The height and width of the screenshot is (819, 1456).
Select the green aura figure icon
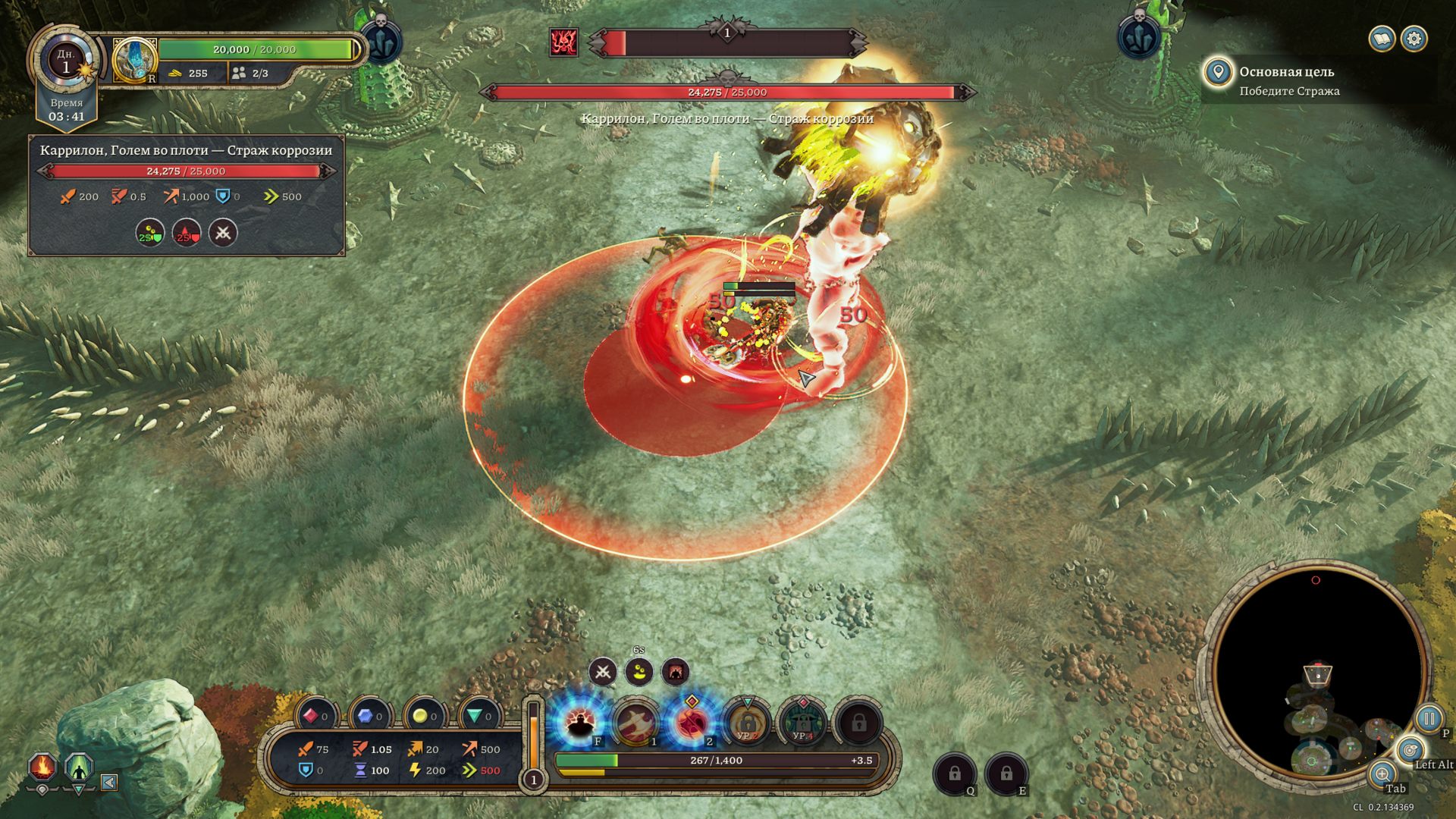tap(78, 768)
